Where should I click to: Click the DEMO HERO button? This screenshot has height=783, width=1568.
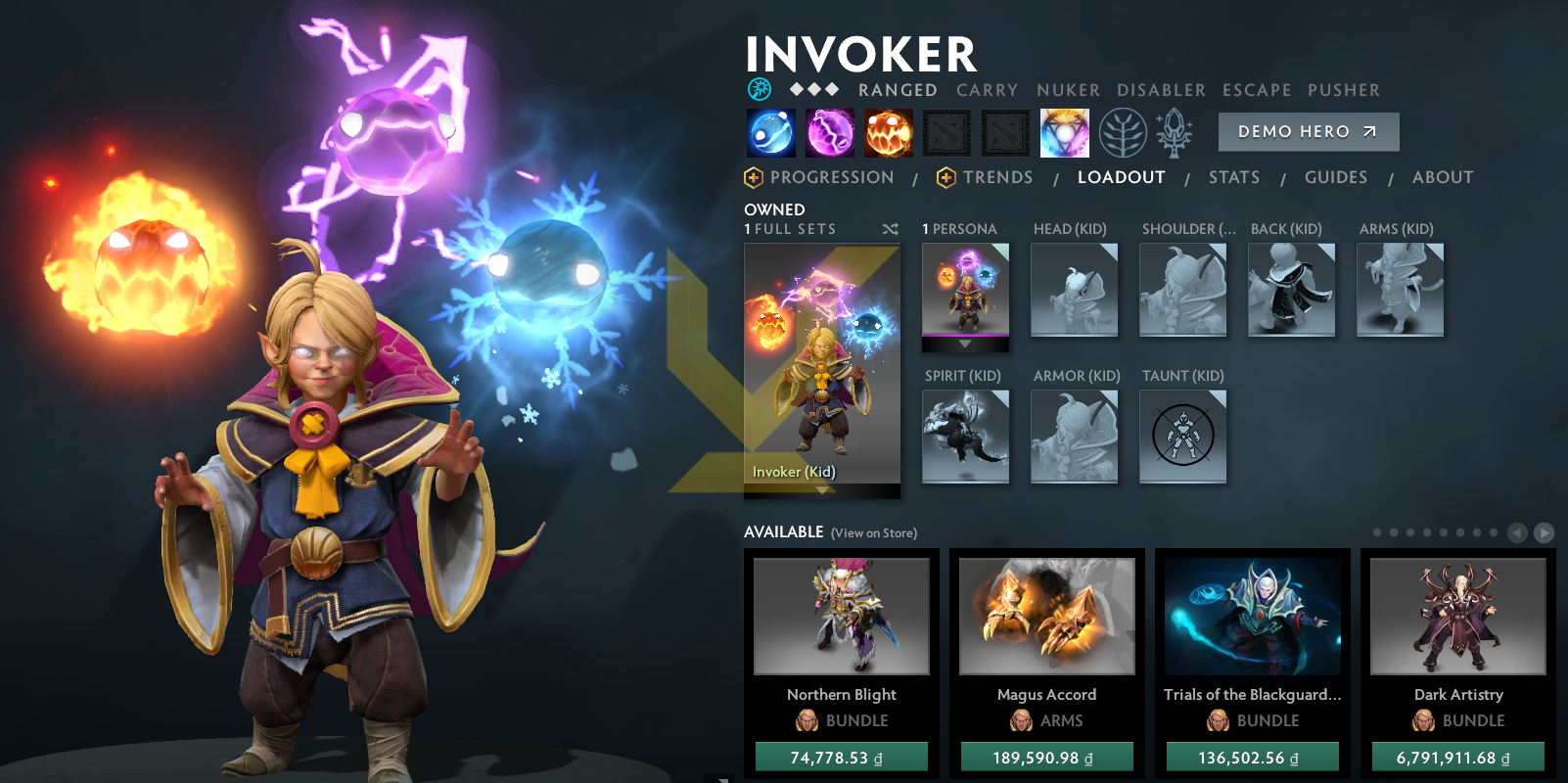click(1309, 131)
